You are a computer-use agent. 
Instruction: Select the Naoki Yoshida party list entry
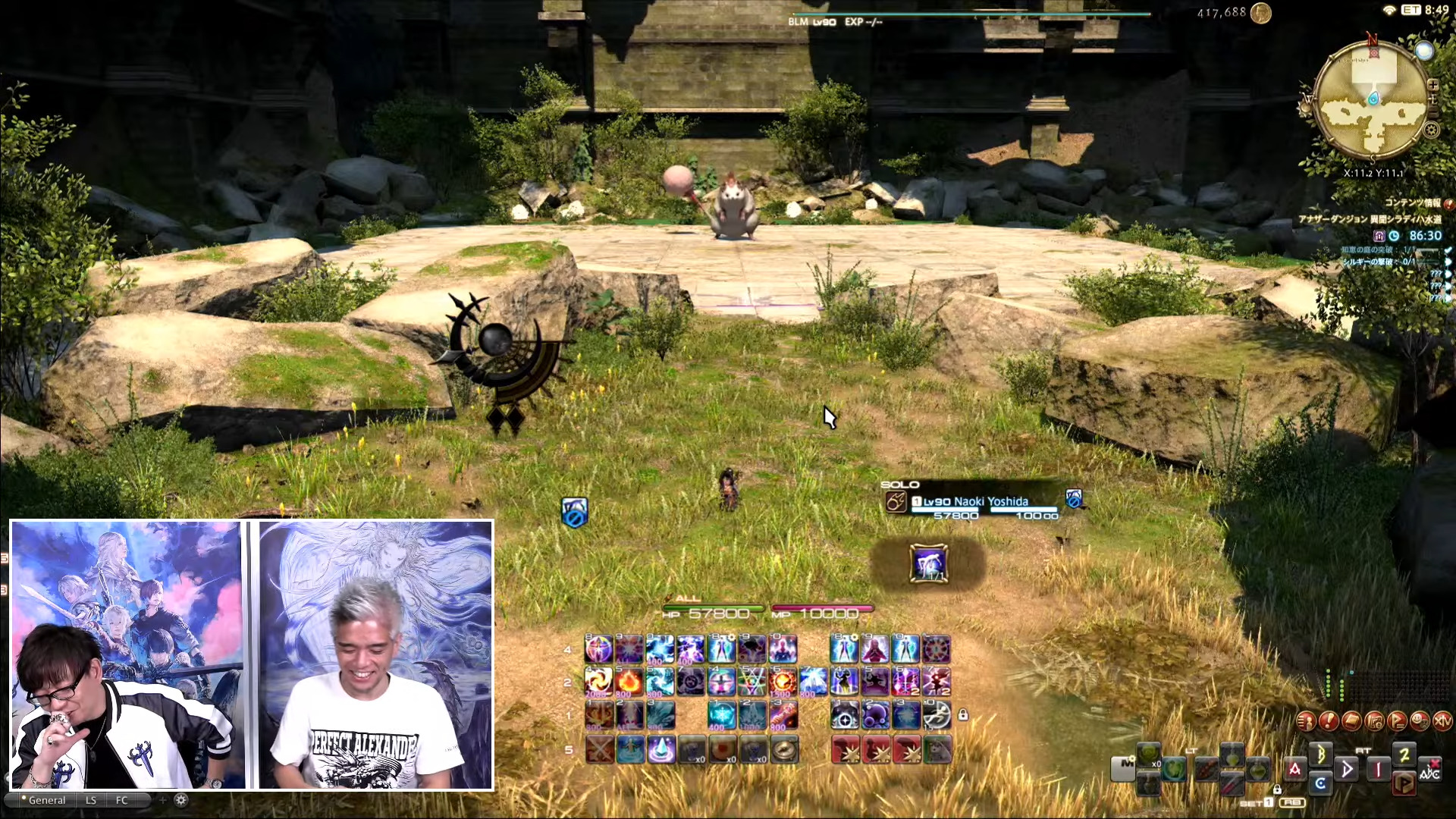(x=977, y=502)
